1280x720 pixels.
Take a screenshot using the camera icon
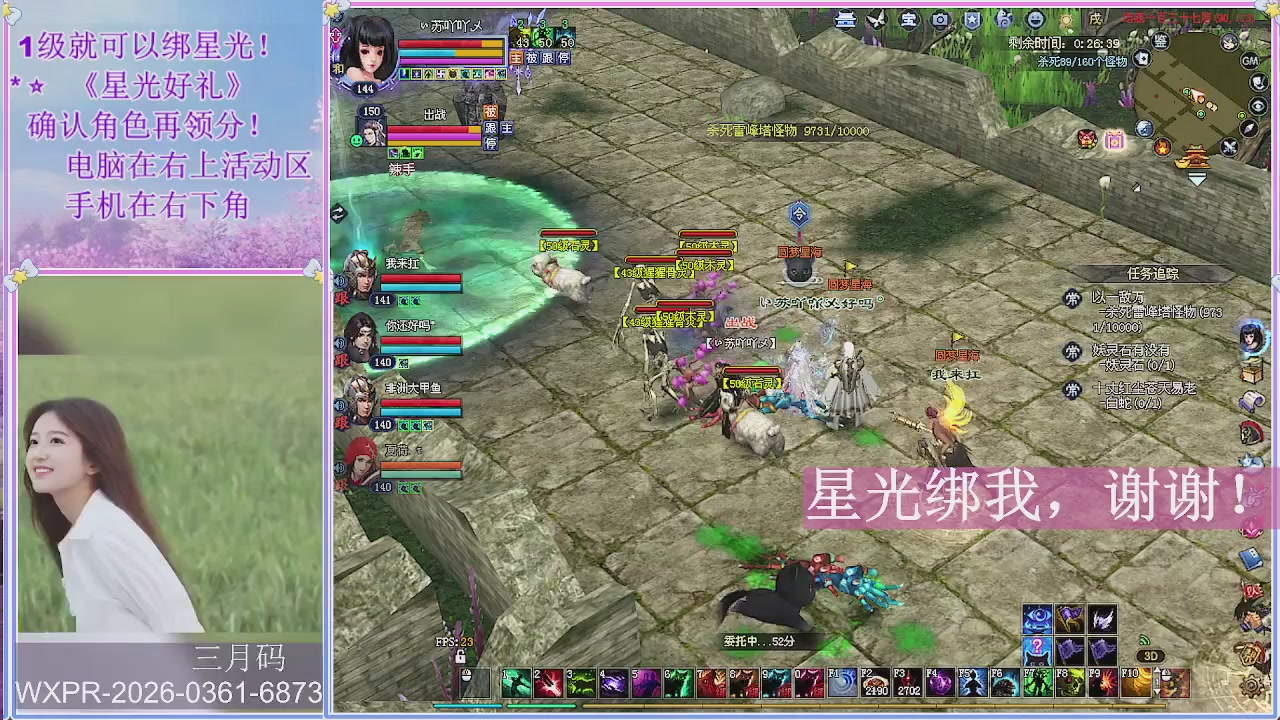click(941, 20)
